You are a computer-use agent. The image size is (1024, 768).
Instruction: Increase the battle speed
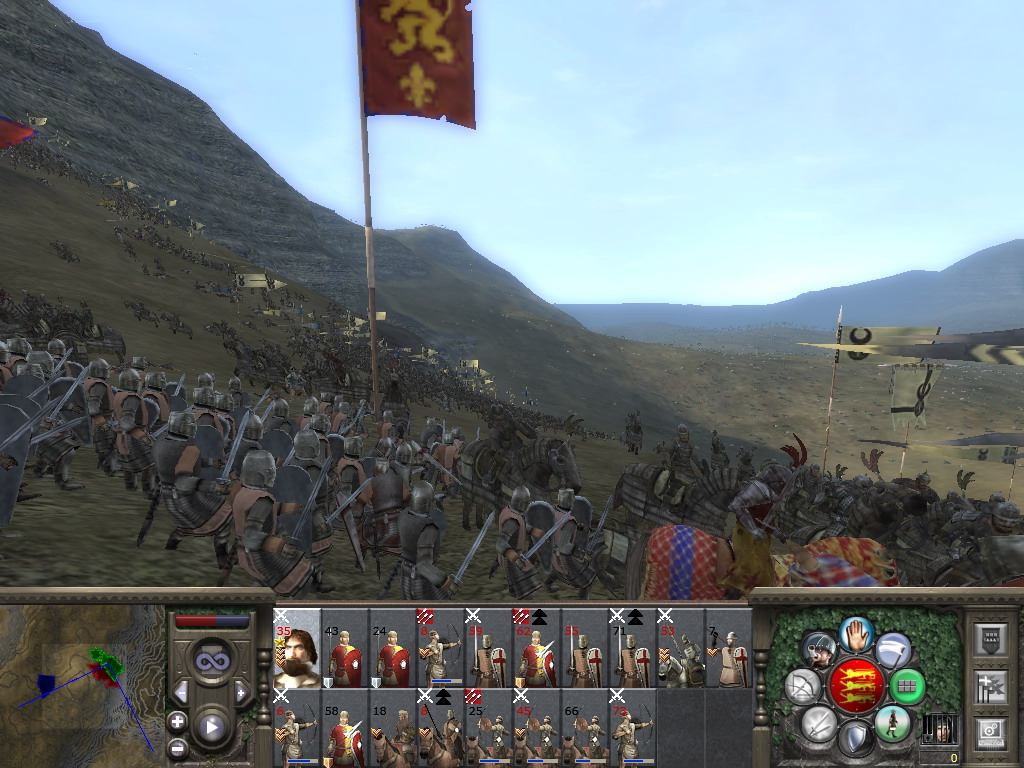point(241,692)
